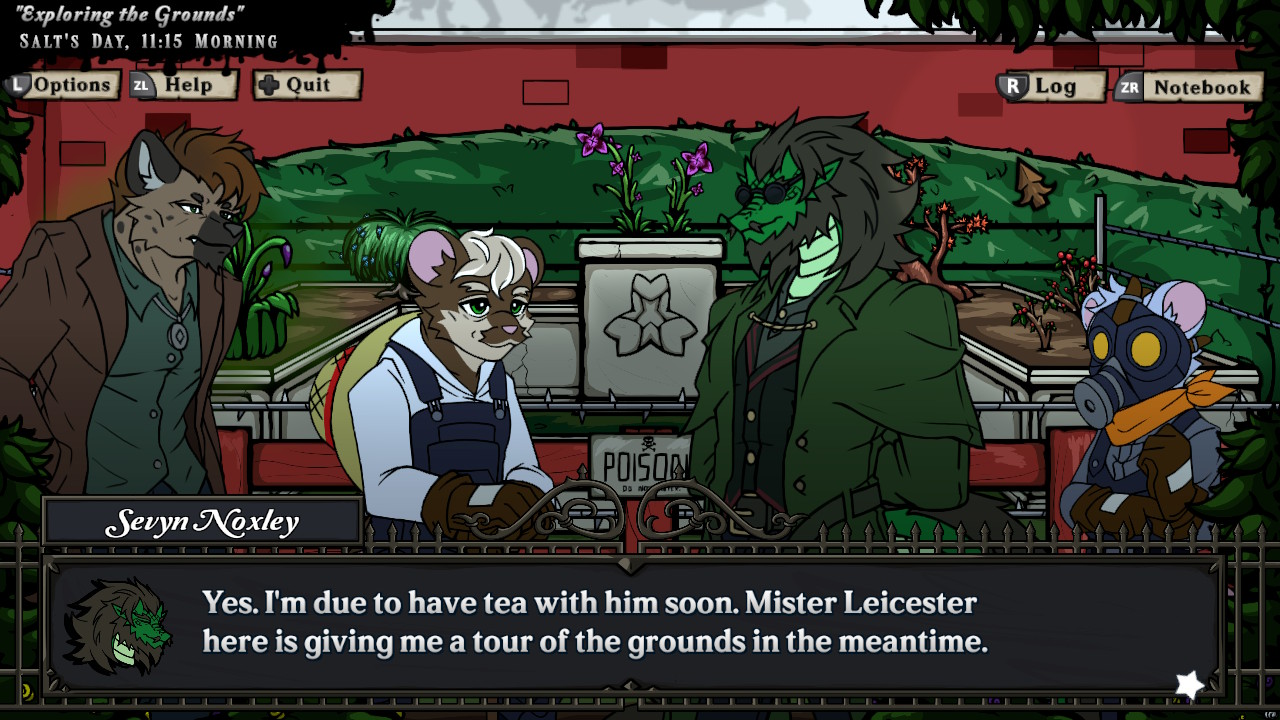Image resolution: width=1280 pixels, height=720 pixels.
Task: Click the 'Exploring the Grounds' chapter title
Action: tap(130, 14)
